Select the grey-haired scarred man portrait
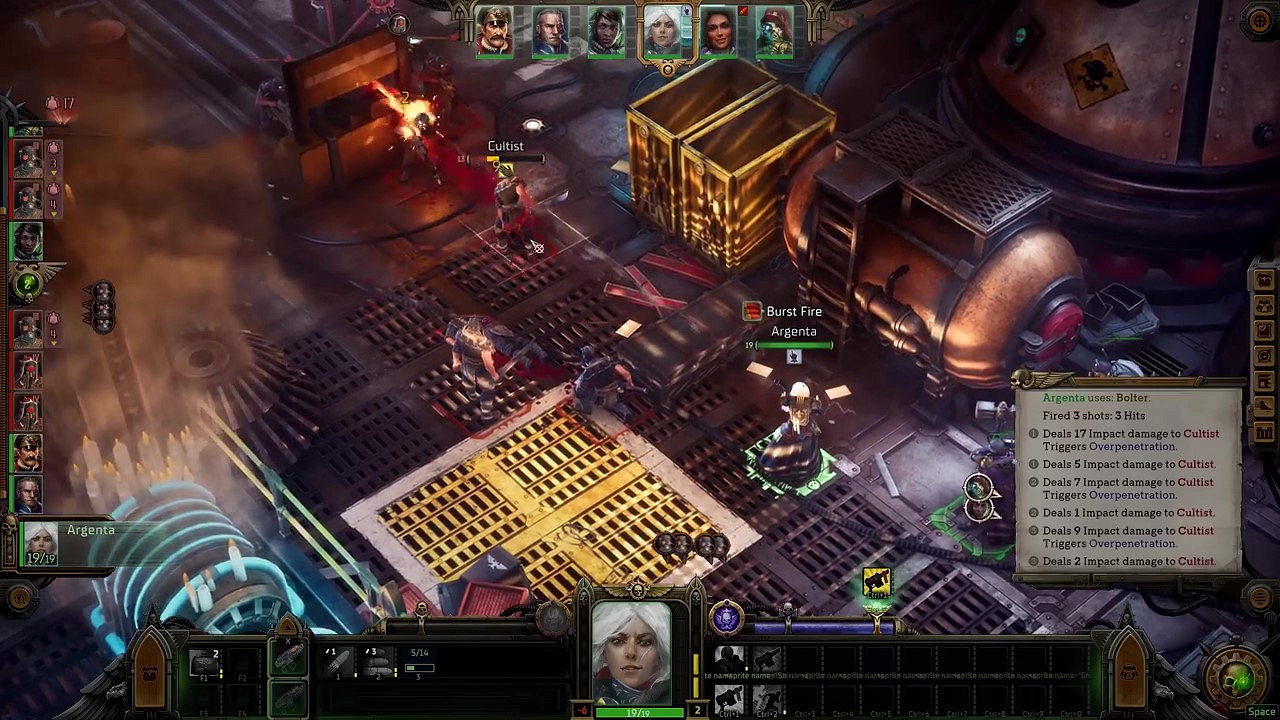Image resolution: width=1280 pixels, height=720 pixels. coord(551,33)
